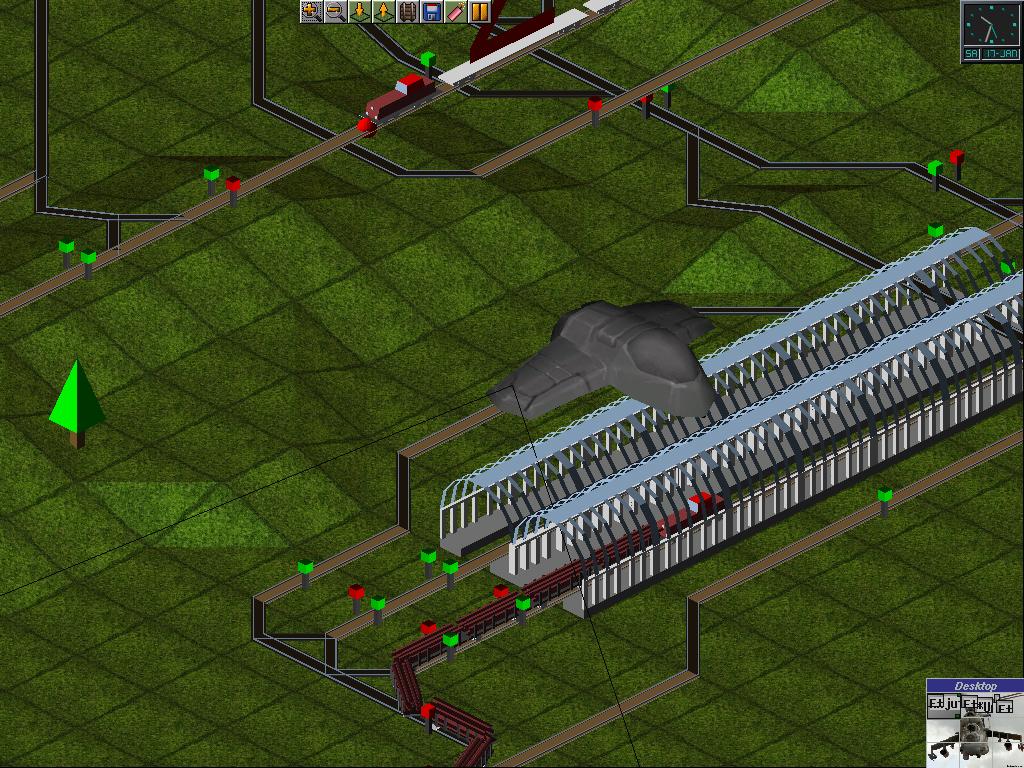Screen dimensions: 1024x768
Task: Select the lower terrain arrow tool
Action: tap(359, 12)
